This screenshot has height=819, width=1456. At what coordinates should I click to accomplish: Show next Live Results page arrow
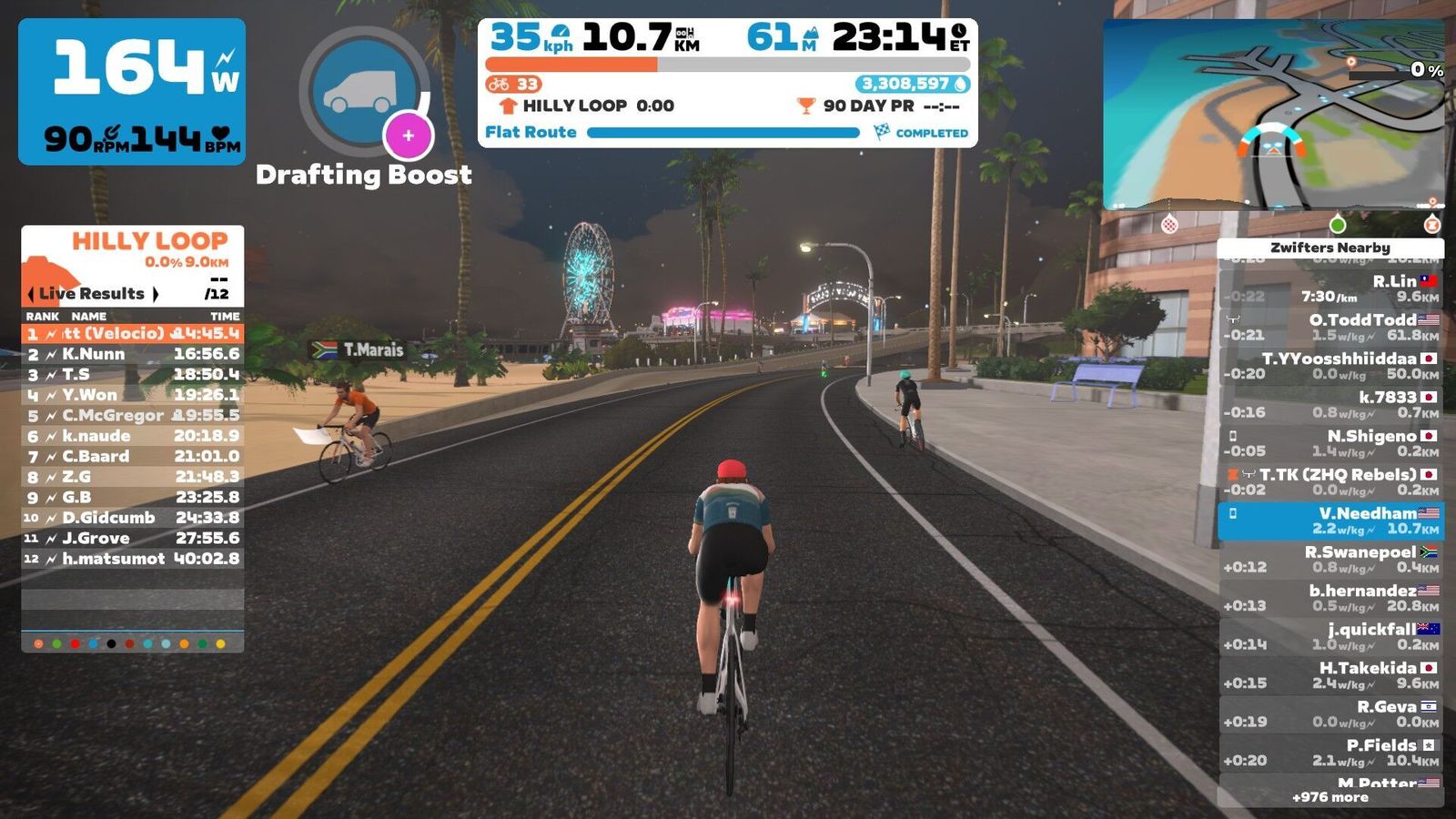coord(156,294)
